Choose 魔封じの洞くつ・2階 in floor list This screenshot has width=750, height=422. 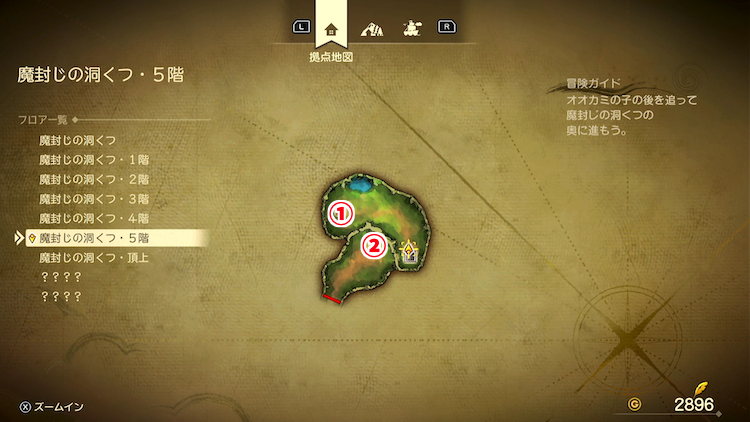tap(93, 180)
